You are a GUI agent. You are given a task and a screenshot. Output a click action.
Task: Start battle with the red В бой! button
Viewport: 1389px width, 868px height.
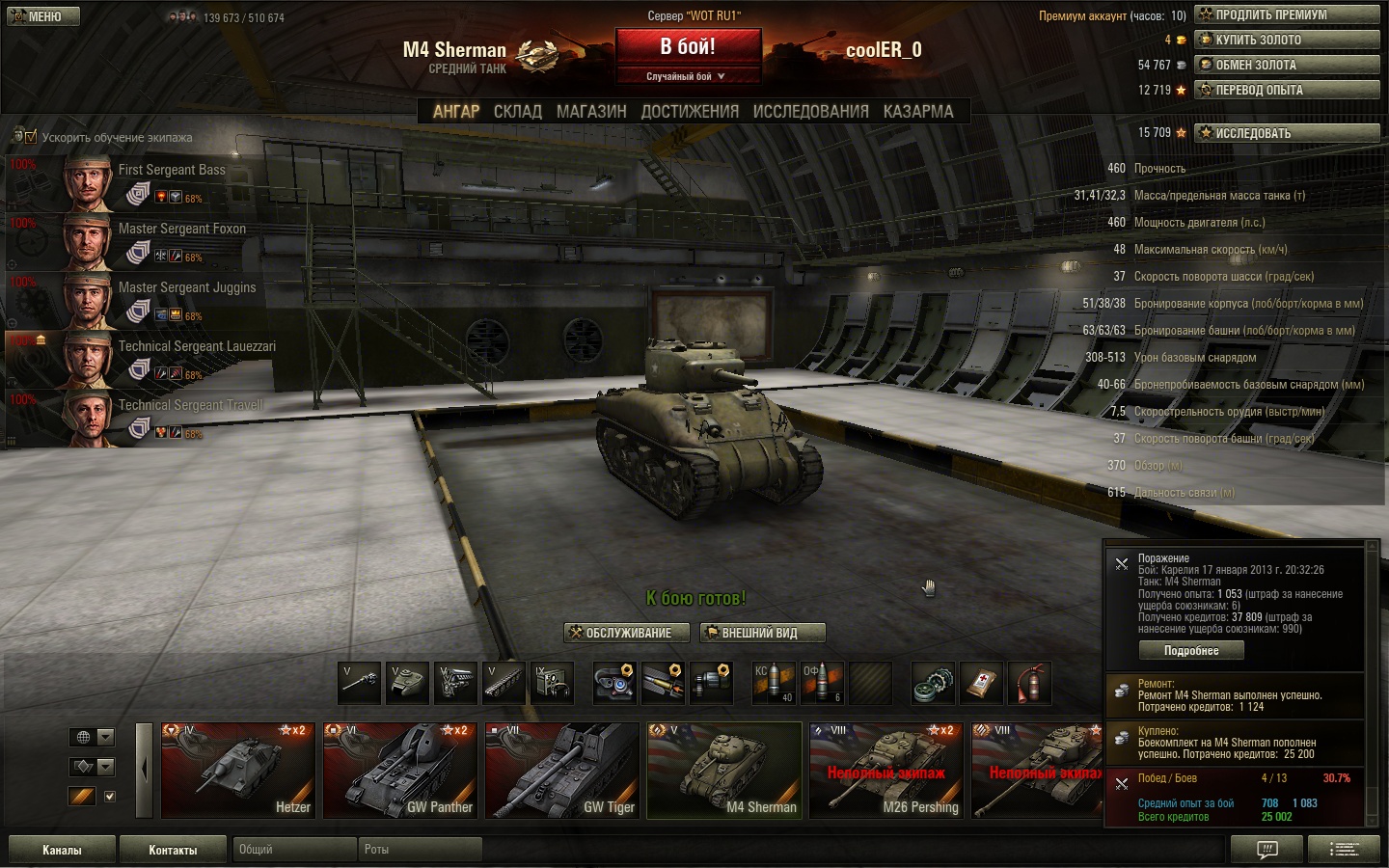[688, 47]
